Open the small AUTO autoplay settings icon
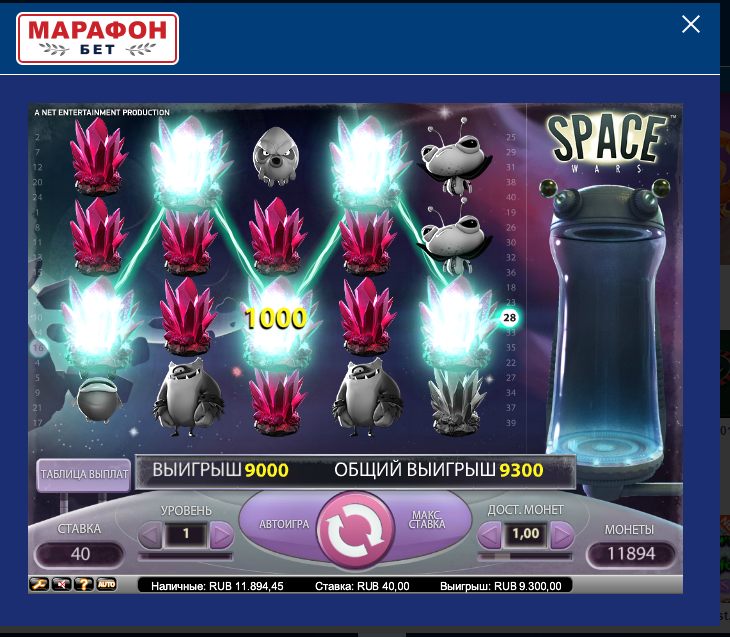Image resolution: width=730 pixels, height=637 pixels. 106,584
